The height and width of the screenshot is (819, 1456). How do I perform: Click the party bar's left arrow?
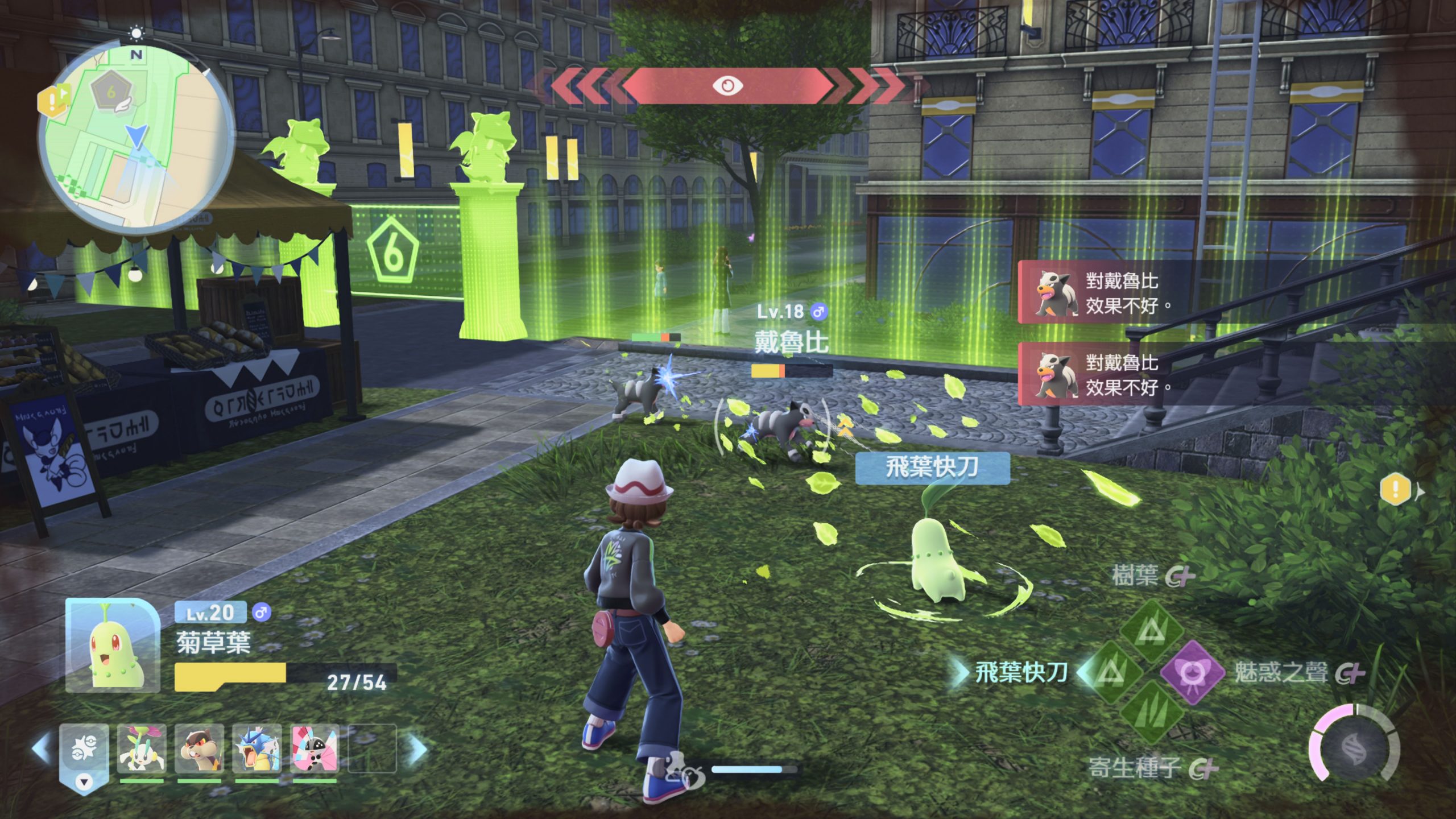pos(42,748)
